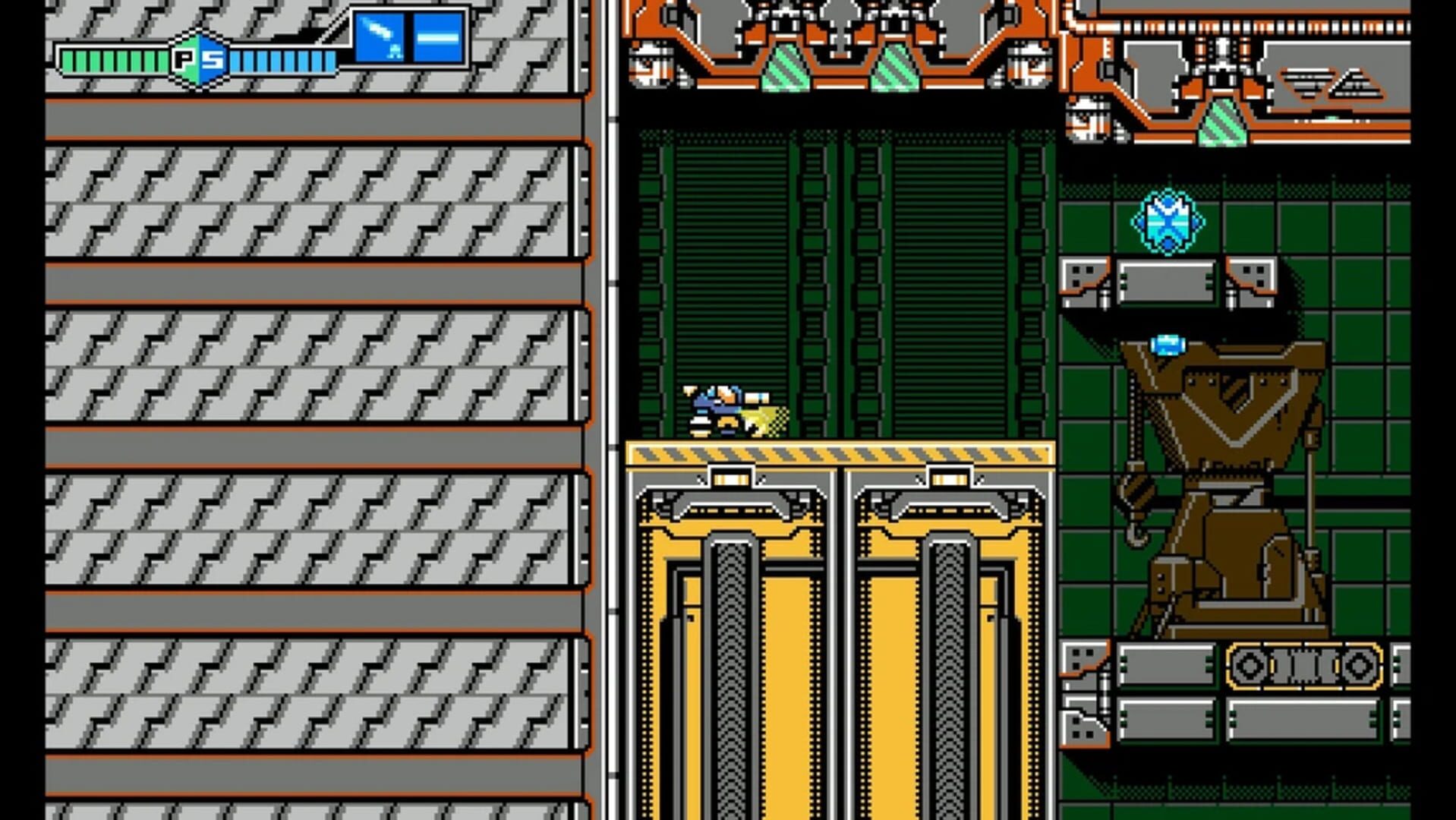
Task: Click the gray center hatch panel
Action: [x=1169, y=281]
